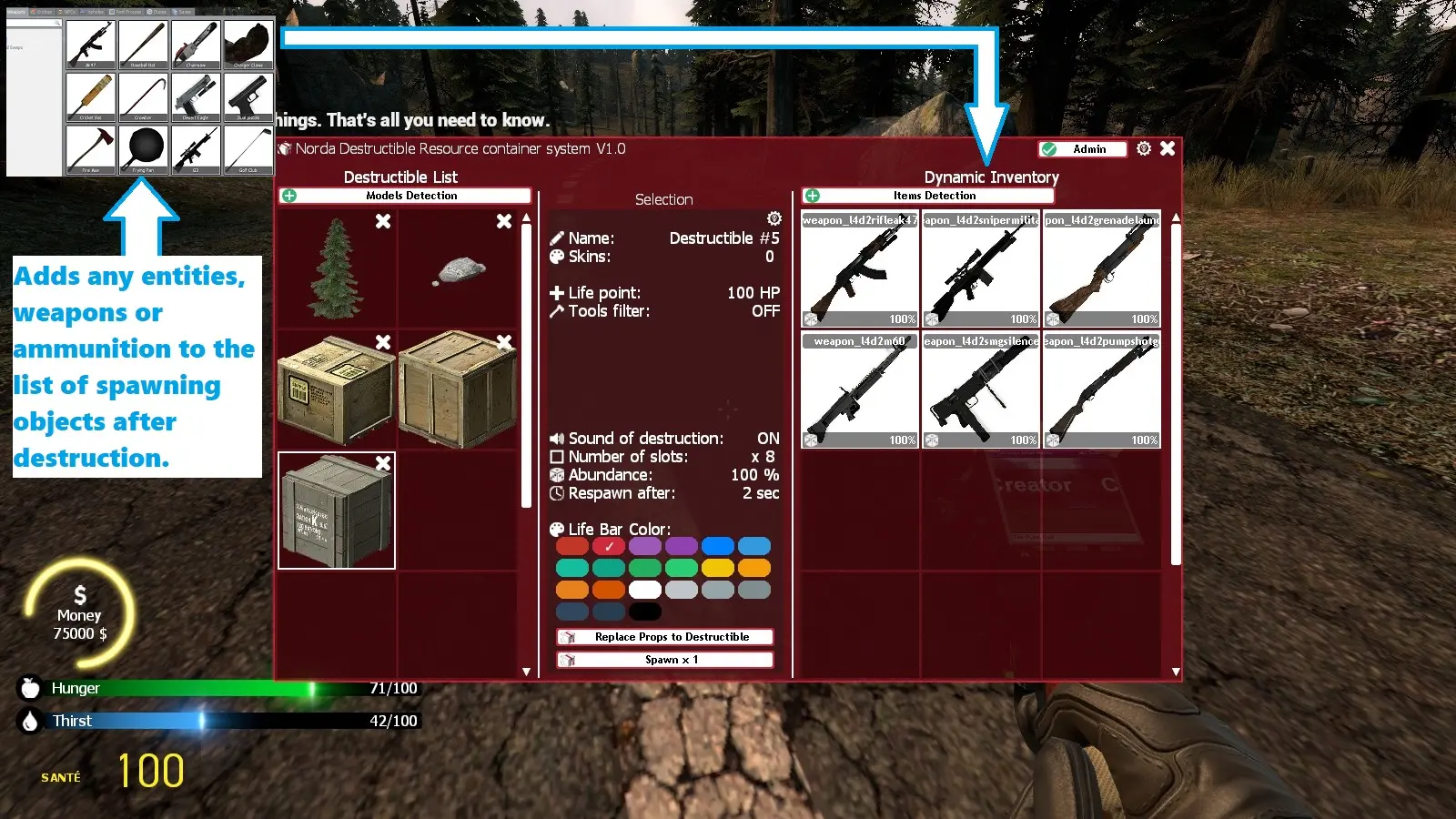Expand the list with the green plus near Models Detection
This screenshot has width=1456, height=819.
click(288, 195)
